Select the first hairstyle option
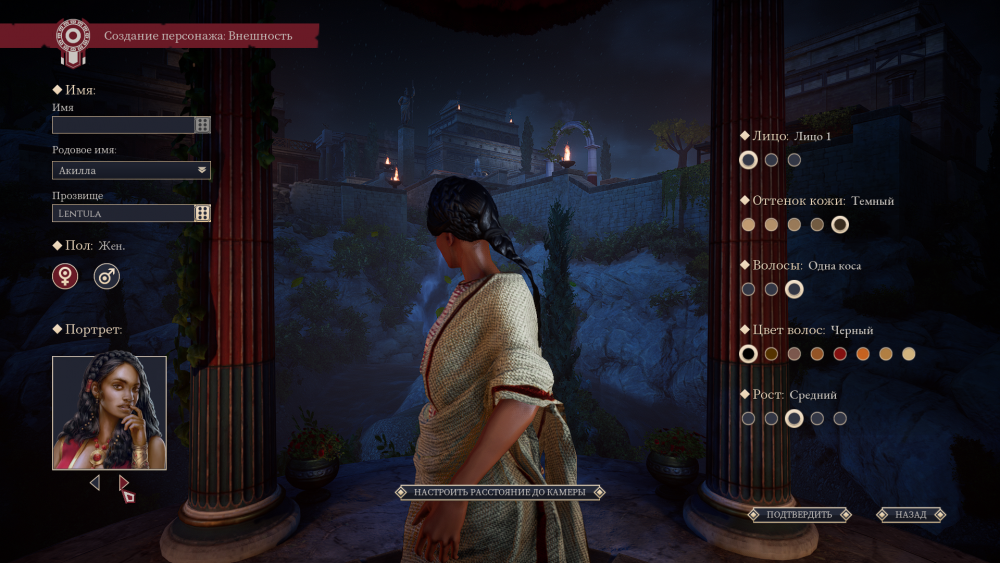The image size is (1000, 563). pos(748,289)
